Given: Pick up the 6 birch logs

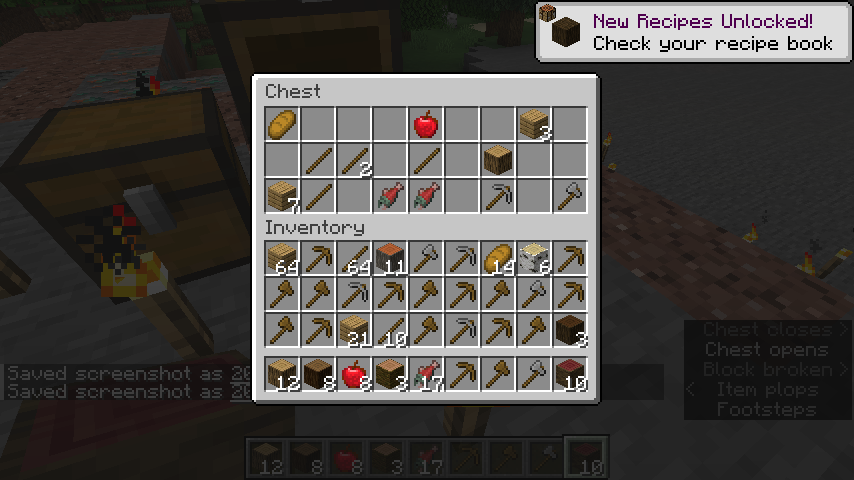Looking at the screenshot, I should [534, 259].
